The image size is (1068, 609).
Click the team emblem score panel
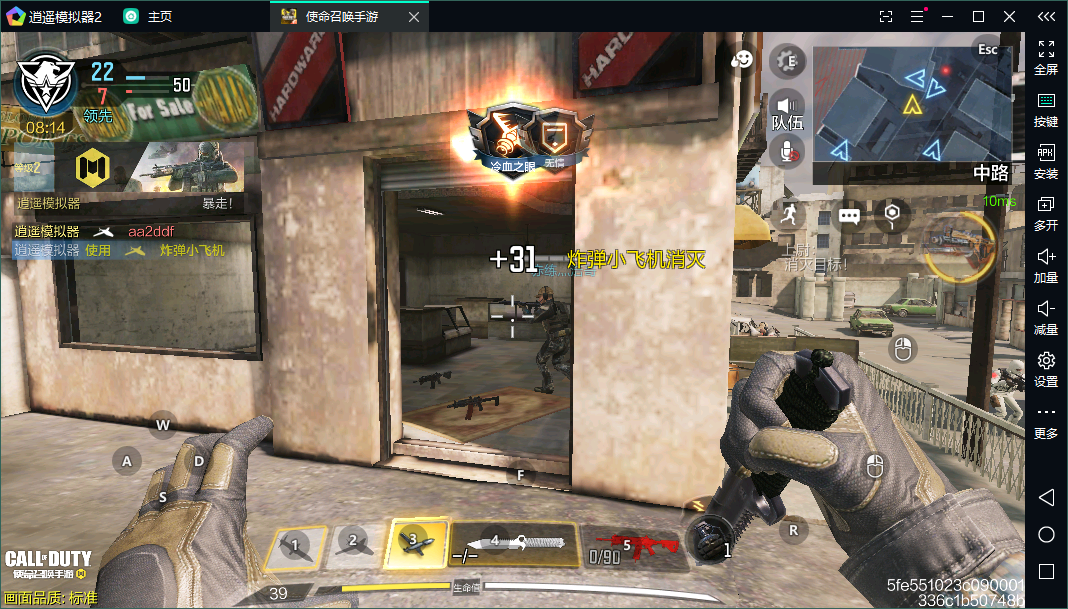pos(46,85)
